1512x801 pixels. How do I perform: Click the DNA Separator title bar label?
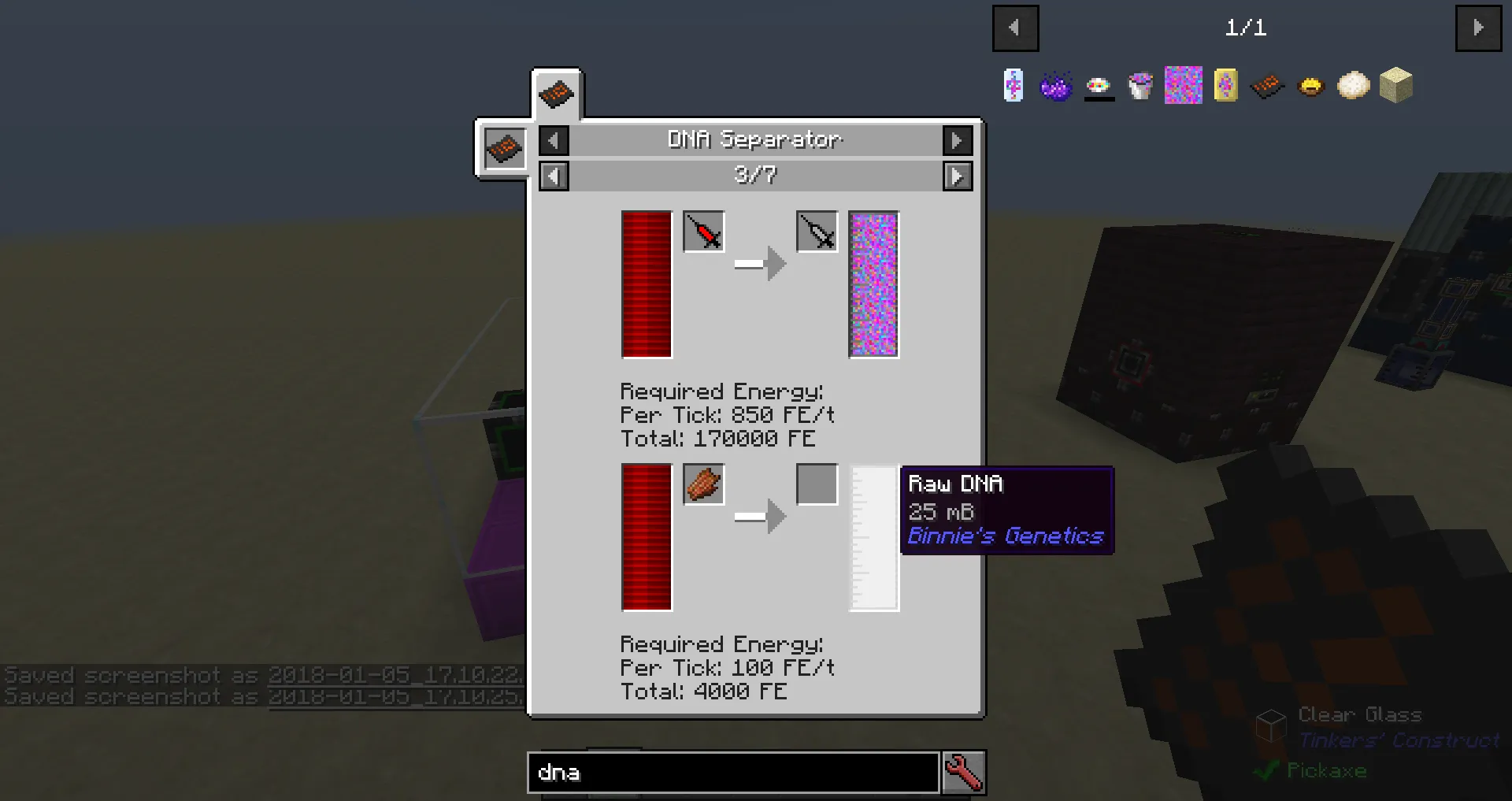pos(754,140)
